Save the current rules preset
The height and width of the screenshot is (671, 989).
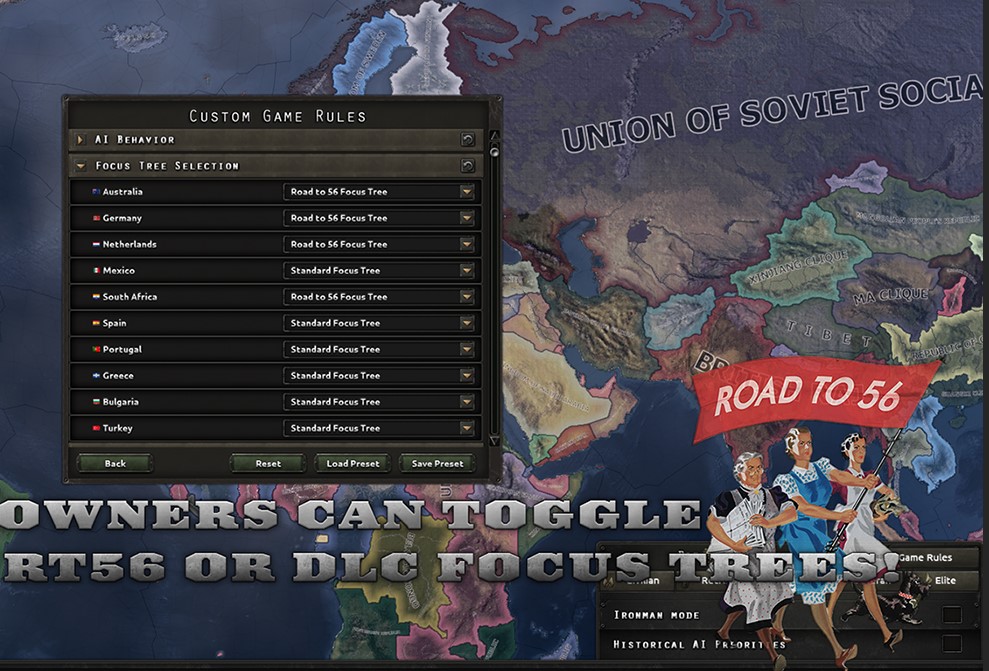pyautogui.click(x=437, y=463)
